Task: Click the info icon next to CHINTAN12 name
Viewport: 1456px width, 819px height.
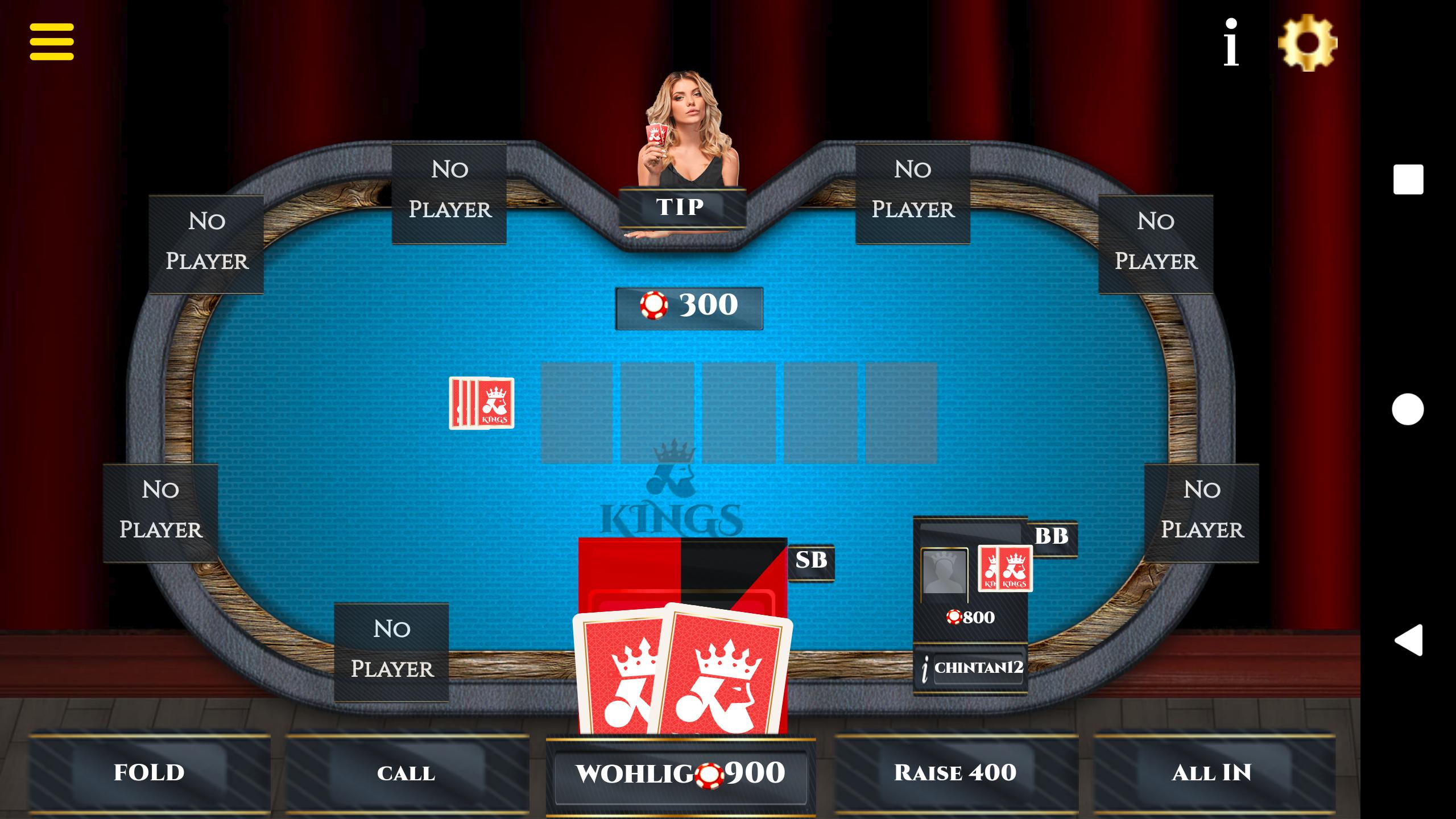Action: (926, 667)
